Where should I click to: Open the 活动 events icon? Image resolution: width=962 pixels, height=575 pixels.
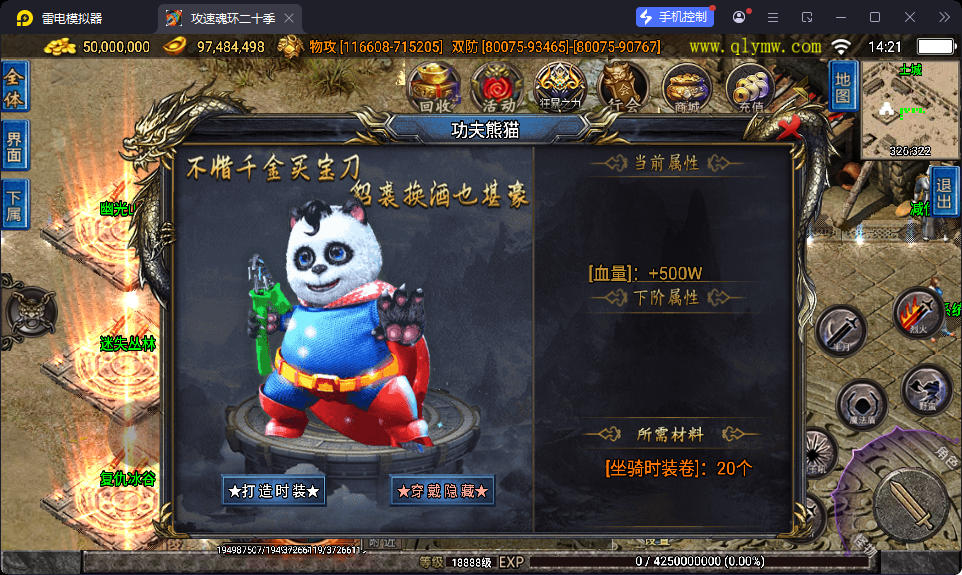click(497, 86)
